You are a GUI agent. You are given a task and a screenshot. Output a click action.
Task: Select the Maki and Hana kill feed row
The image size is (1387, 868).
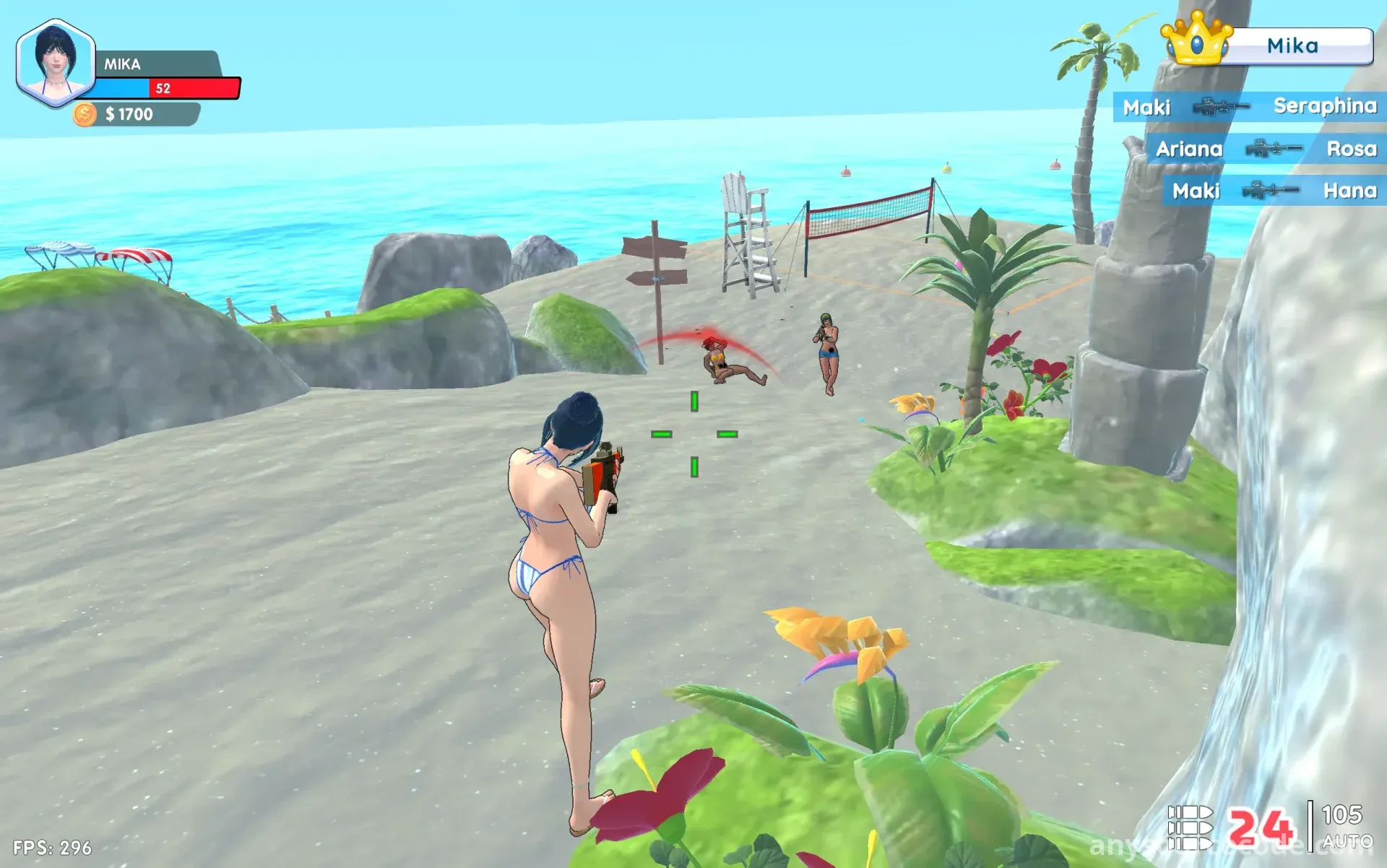coord(1274,191)
